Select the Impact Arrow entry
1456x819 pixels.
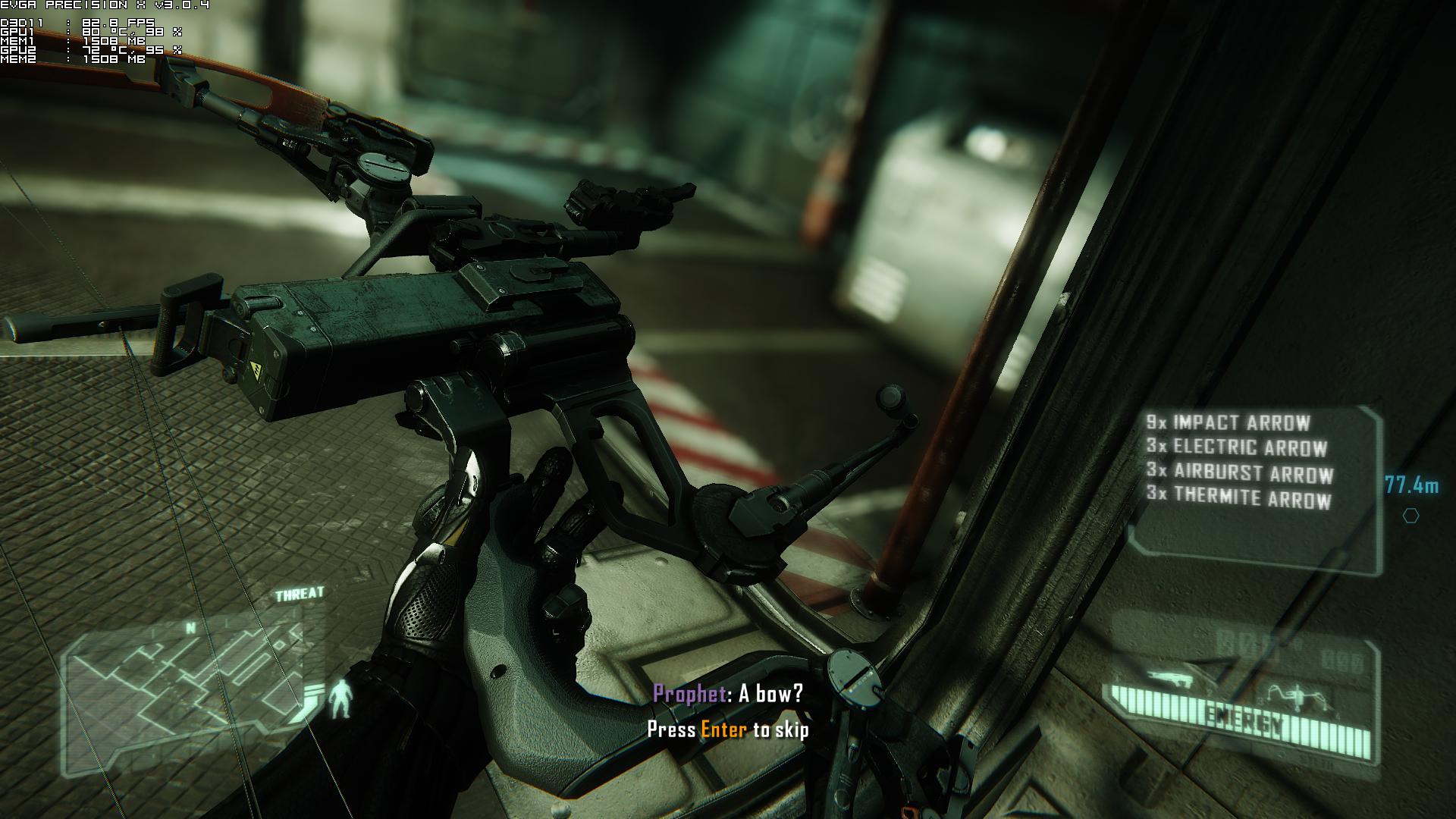point(1228,422)
